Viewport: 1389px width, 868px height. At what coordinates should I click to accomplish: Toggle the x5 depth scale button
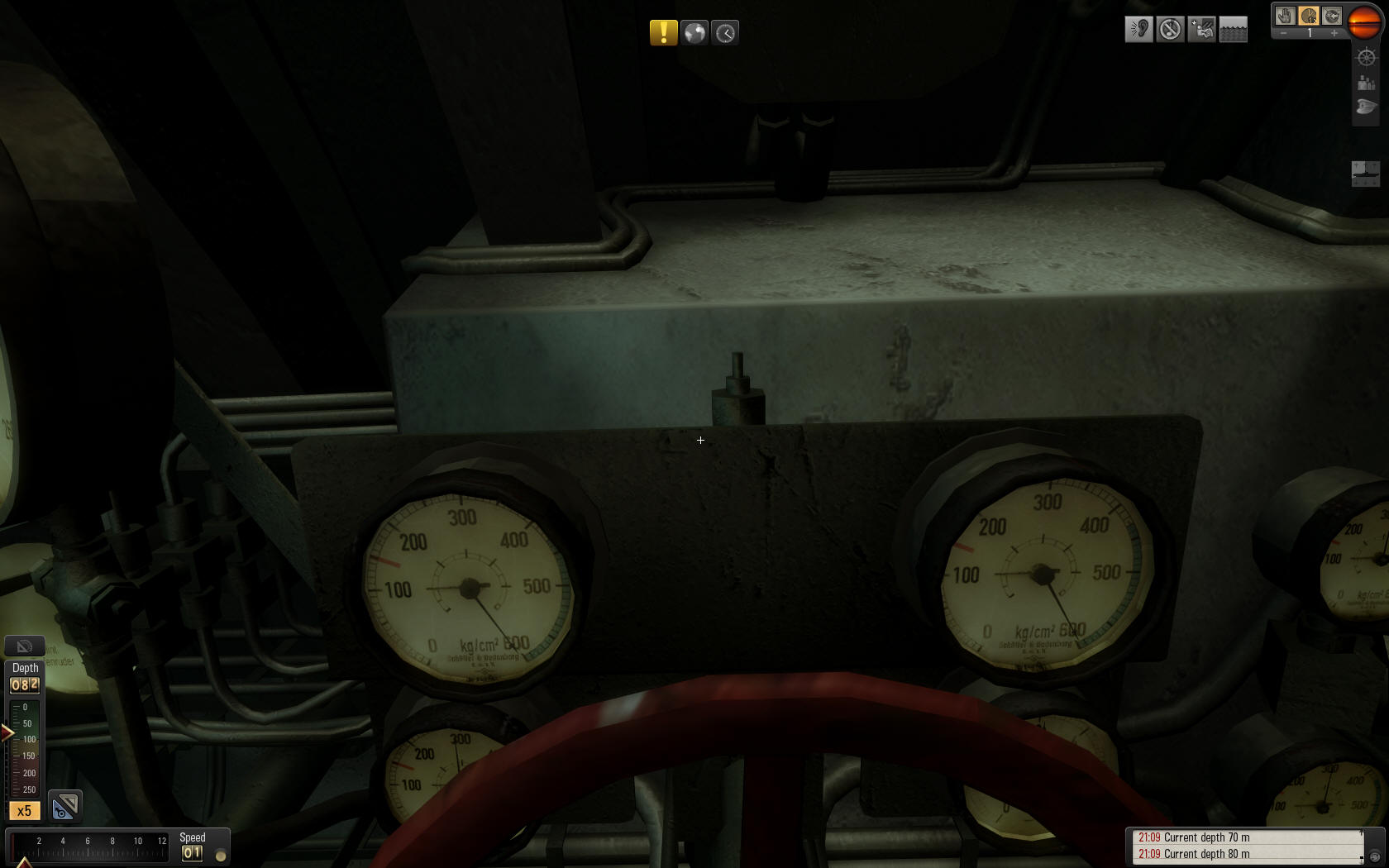pos(24,811)
